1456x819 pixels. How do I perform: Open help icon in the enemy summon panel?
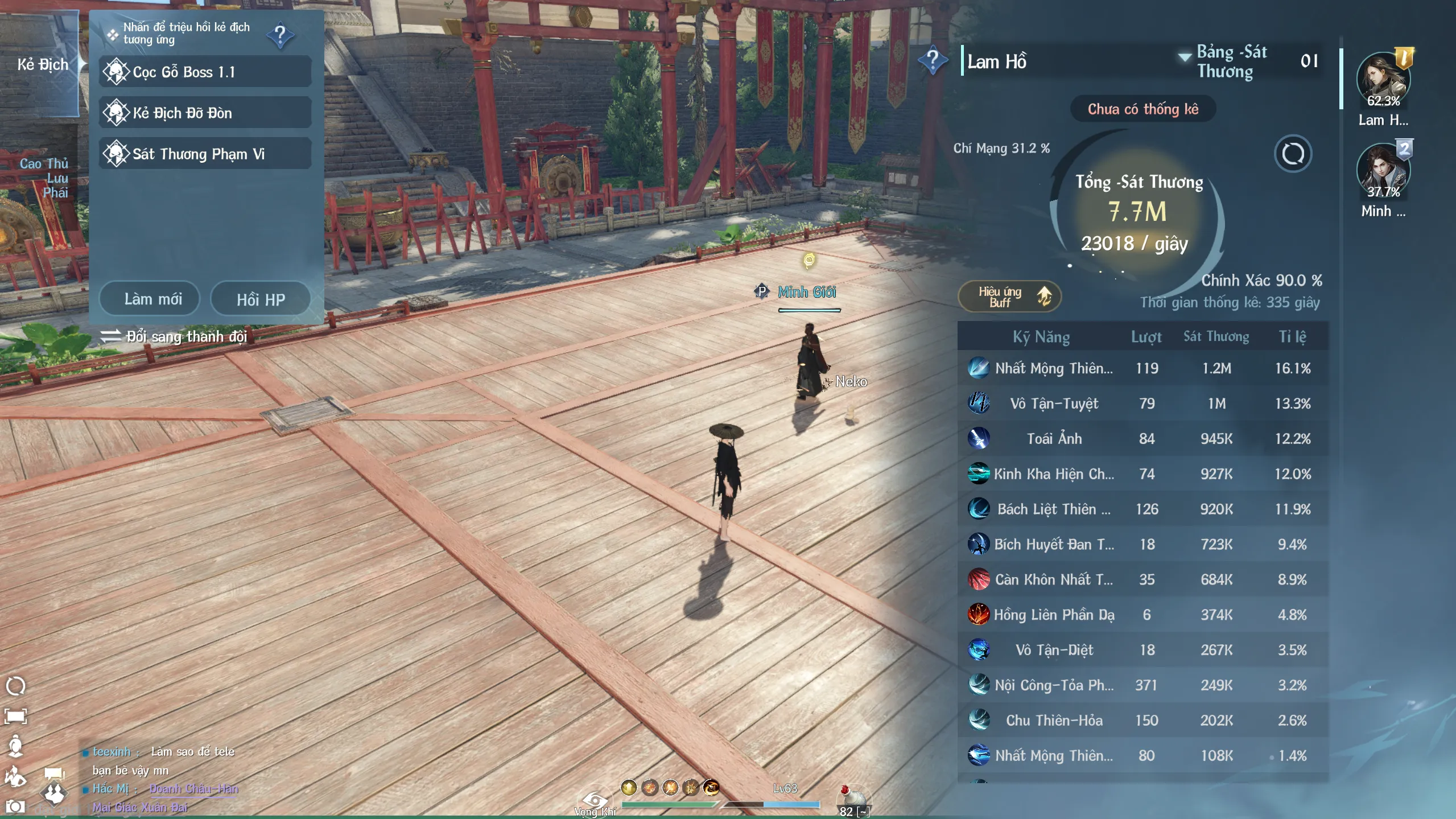281,35
